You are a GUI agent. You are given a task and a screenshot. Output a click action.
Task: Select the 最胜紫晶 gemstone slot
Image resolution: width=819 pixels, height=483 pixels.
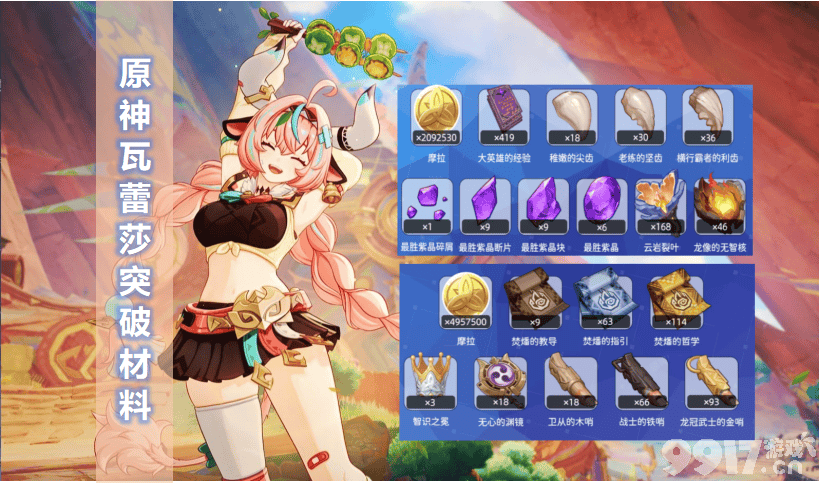[602, 205]
